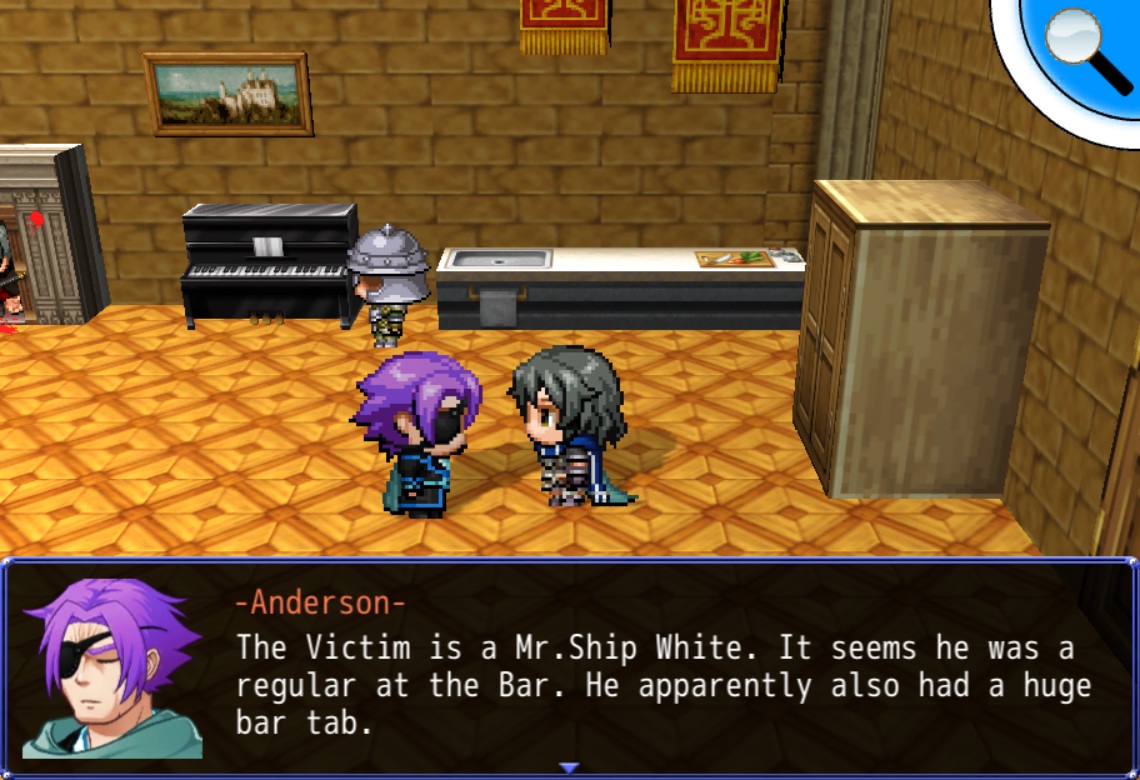Advance dialogue with the blue arrow
Image resolution: width=1140 pixels, height=780 pixels.
pos(569,767)
